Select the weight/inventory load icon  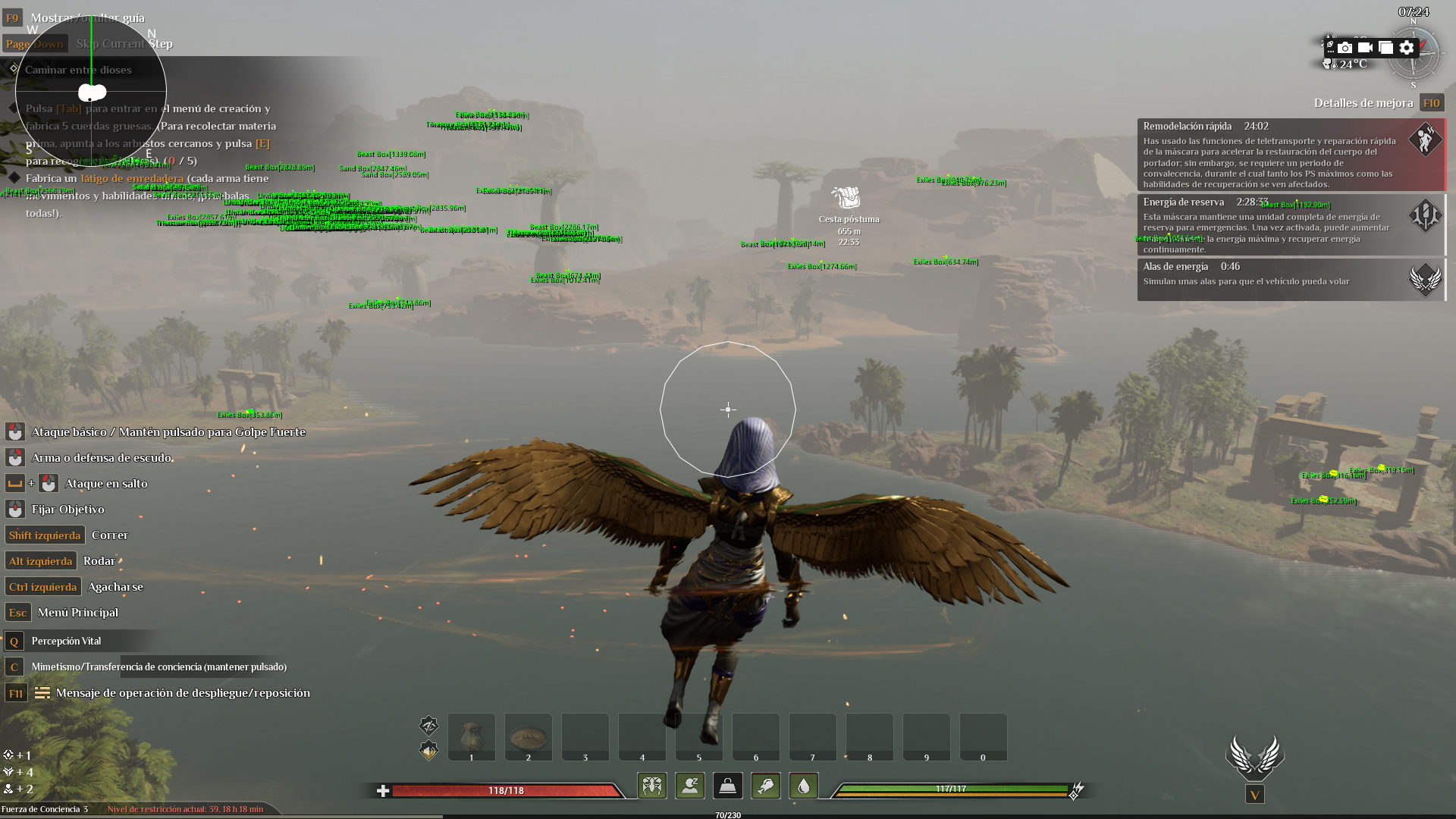[728, 786]
